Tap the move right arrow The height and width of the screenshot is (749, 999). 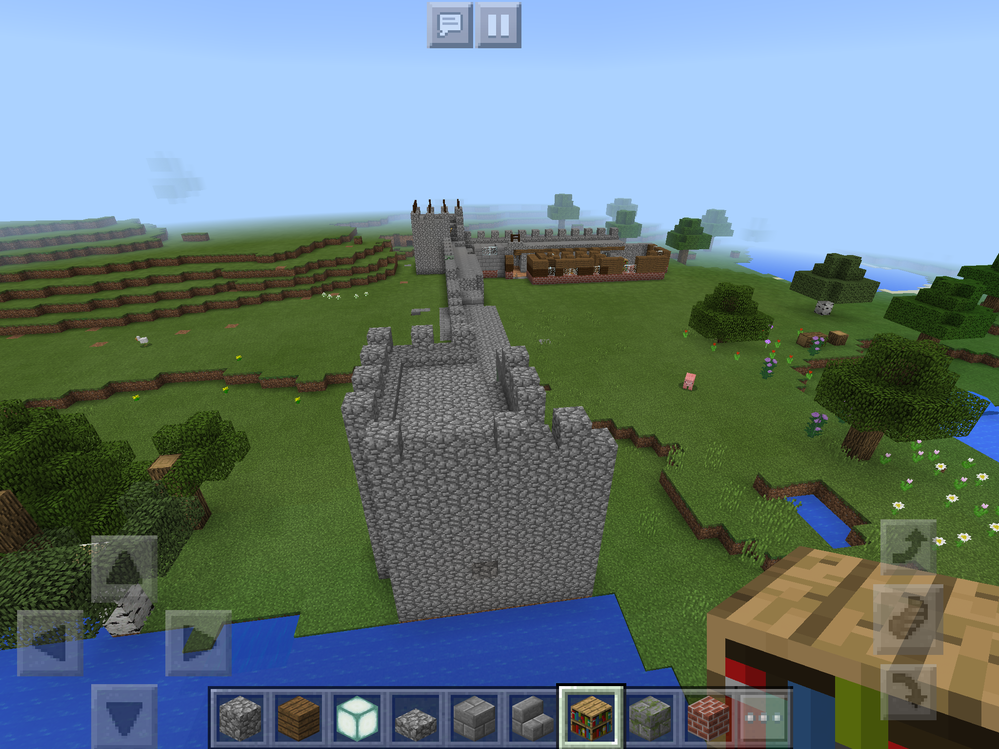click(198, 642)
